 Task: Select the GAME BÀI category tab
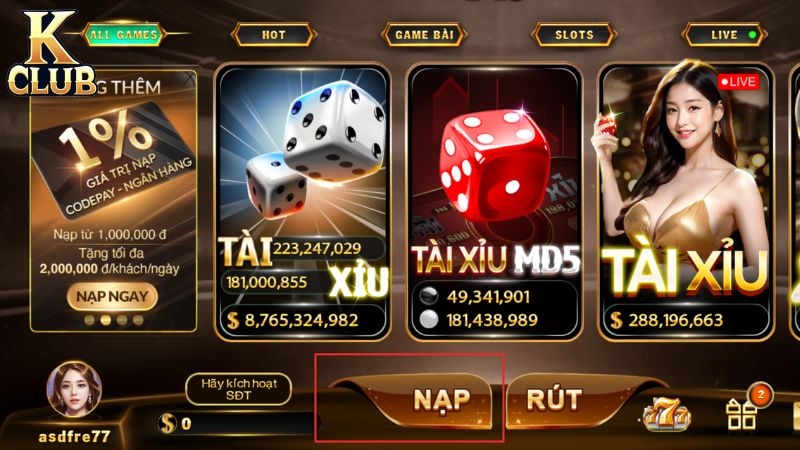pos(423,34)
